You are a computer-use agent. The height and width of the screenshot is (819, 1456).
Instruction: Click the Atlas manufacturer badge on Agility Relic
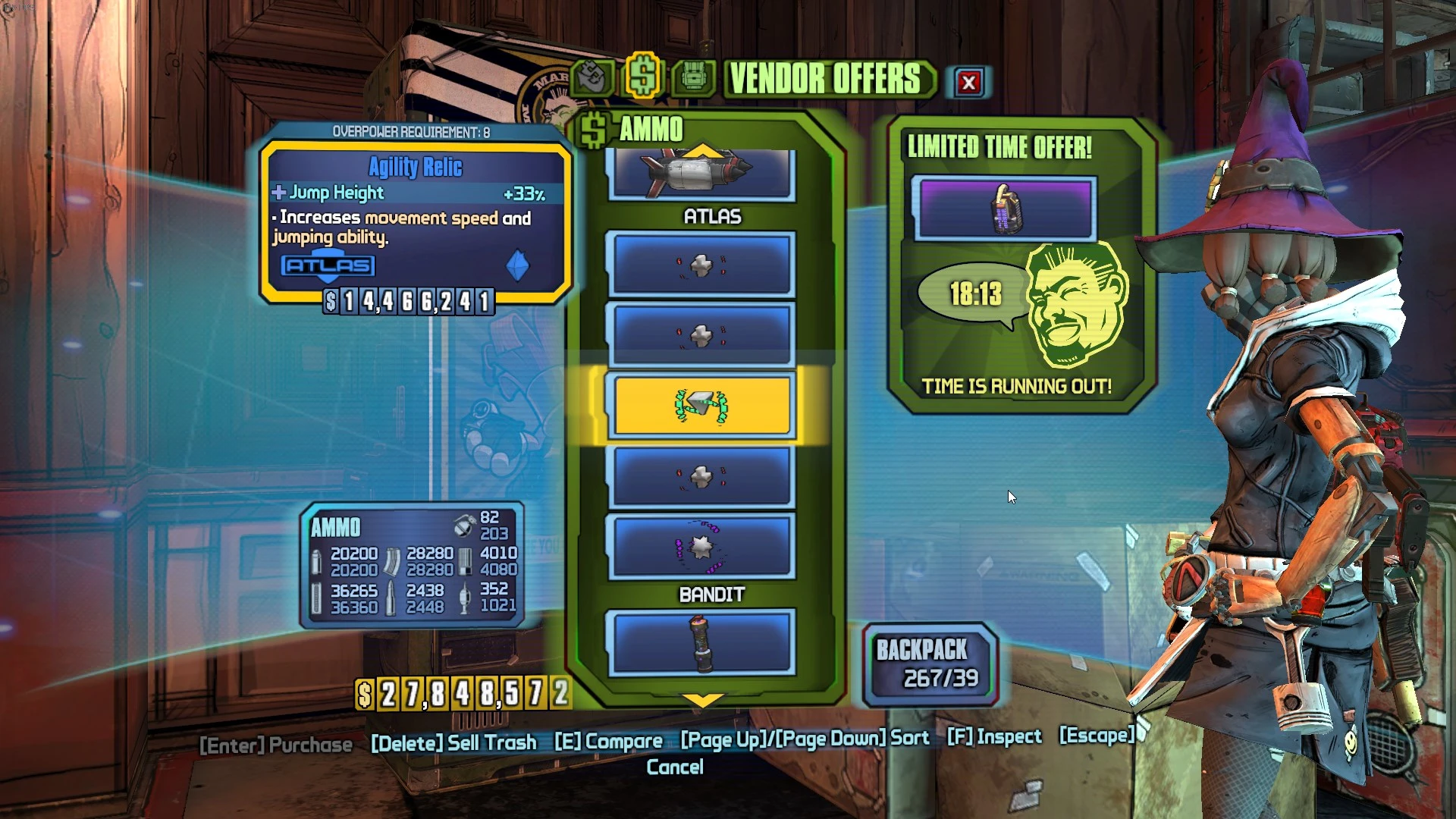pyautogui.click(x=326, y=265)
